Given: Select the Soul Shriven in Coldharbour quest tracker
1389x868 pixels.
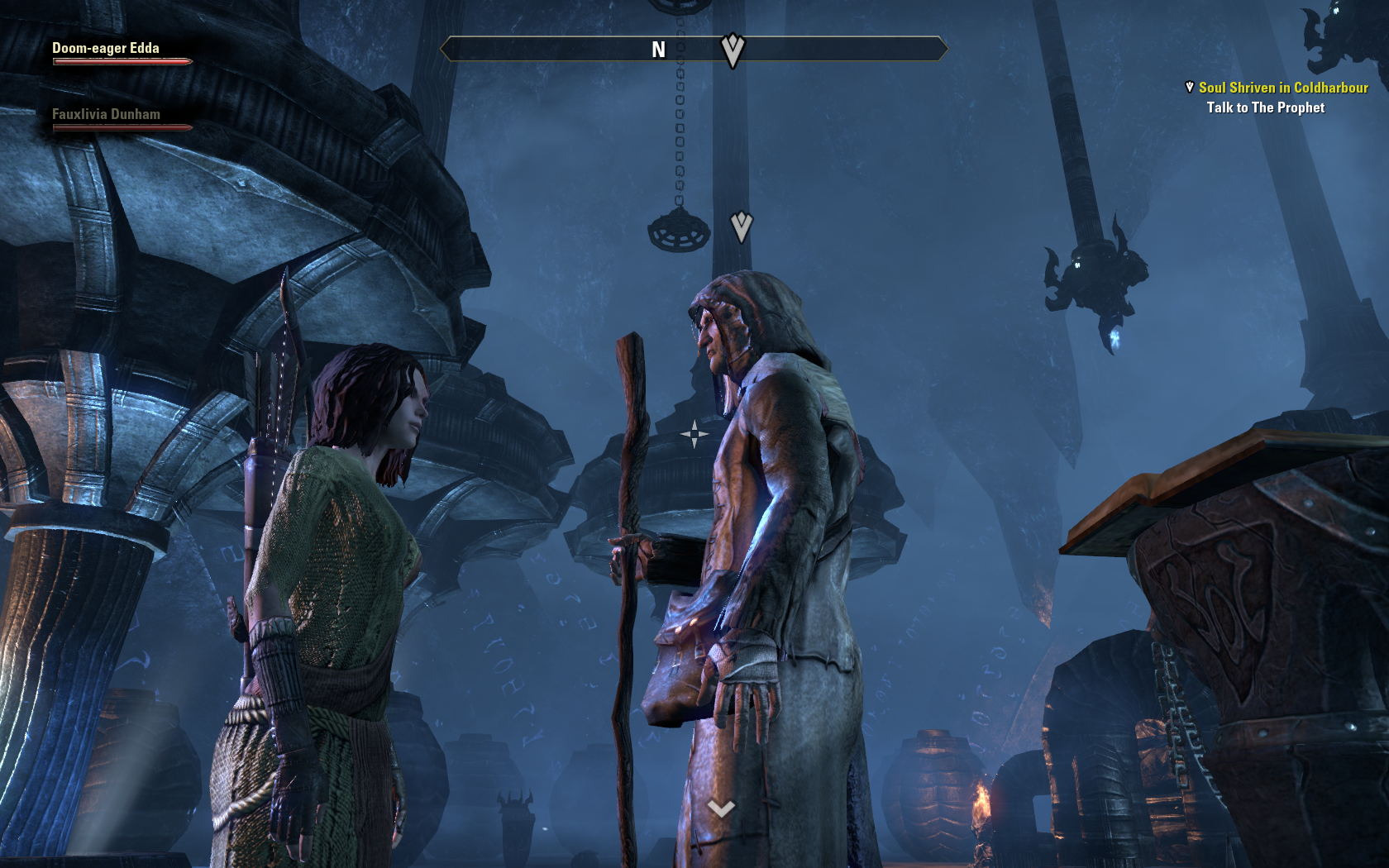Looking at the screenshot, I should 1282,88.
